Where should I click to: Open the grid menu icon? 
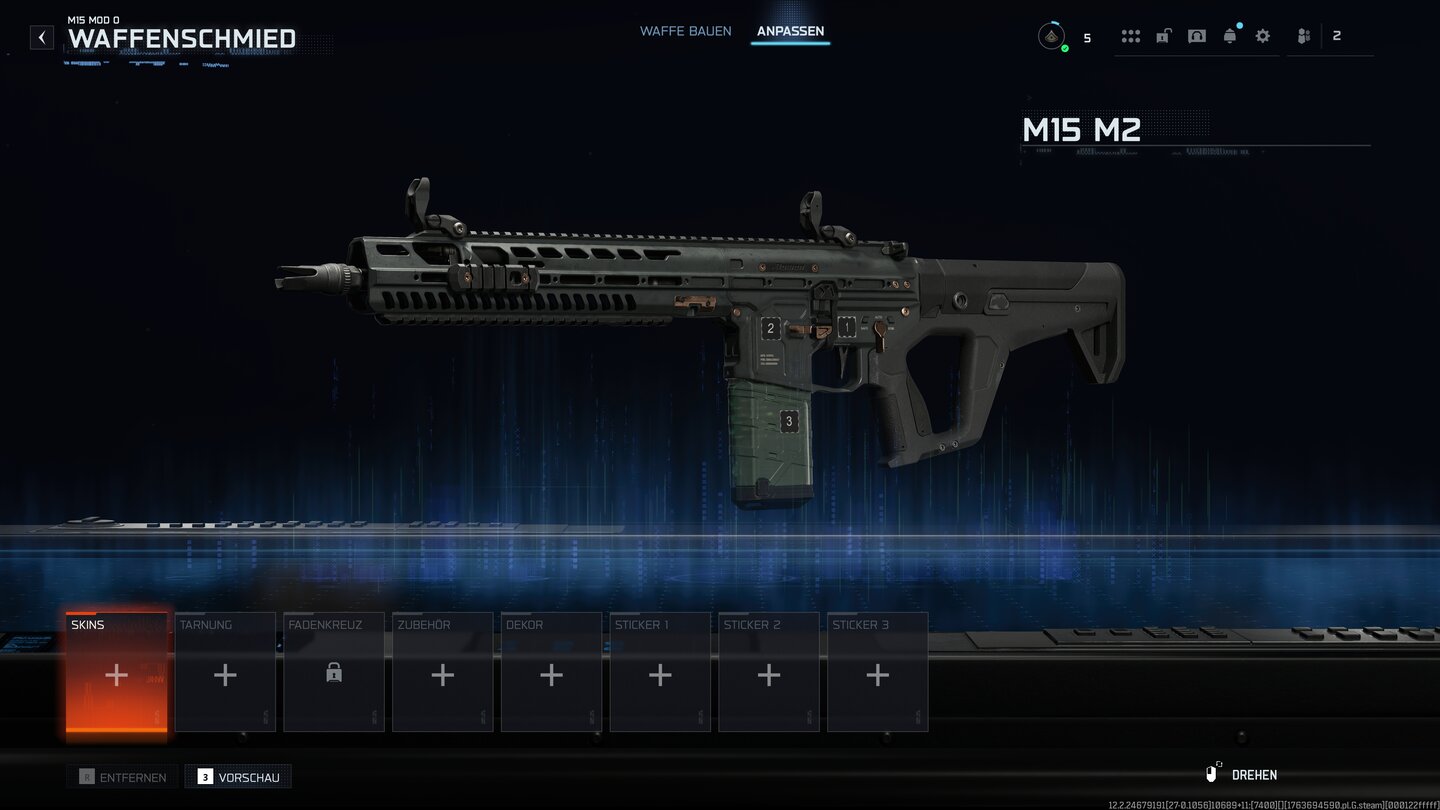(x=1131, y=36)
